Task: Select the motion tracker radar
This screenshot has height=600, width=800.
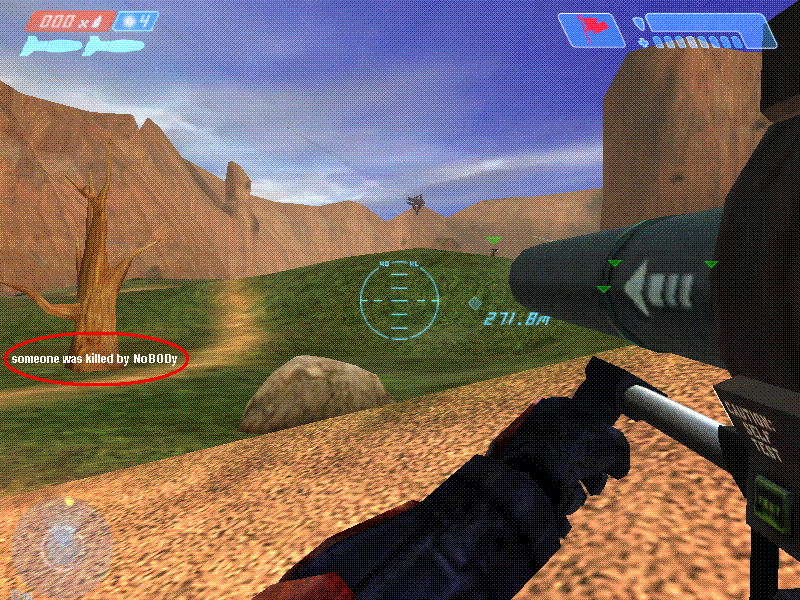Action: tap(60, 543)
